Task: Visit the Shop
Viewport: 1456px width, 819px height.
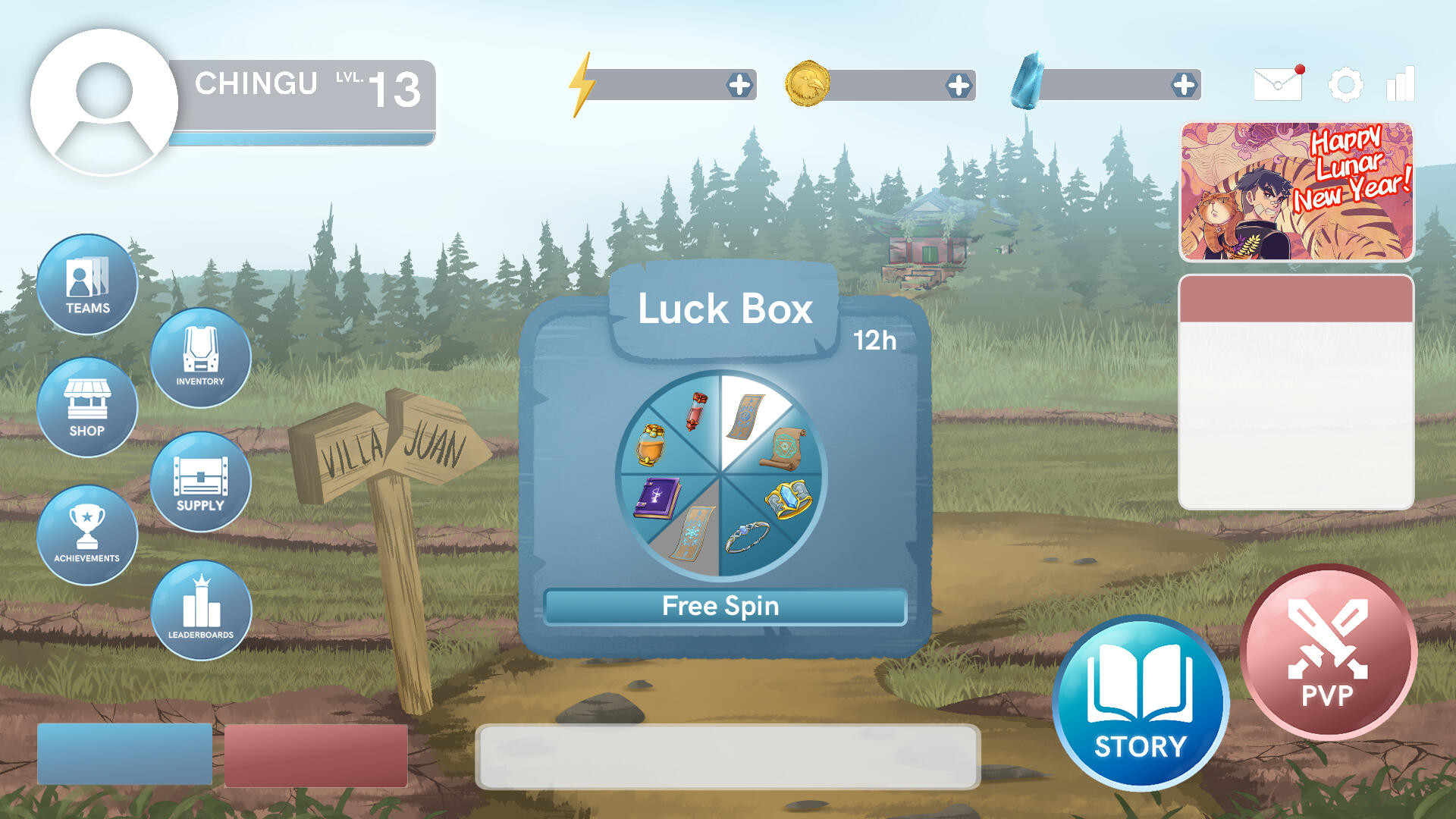Action: pyautogui.click(x=87, y=408)
